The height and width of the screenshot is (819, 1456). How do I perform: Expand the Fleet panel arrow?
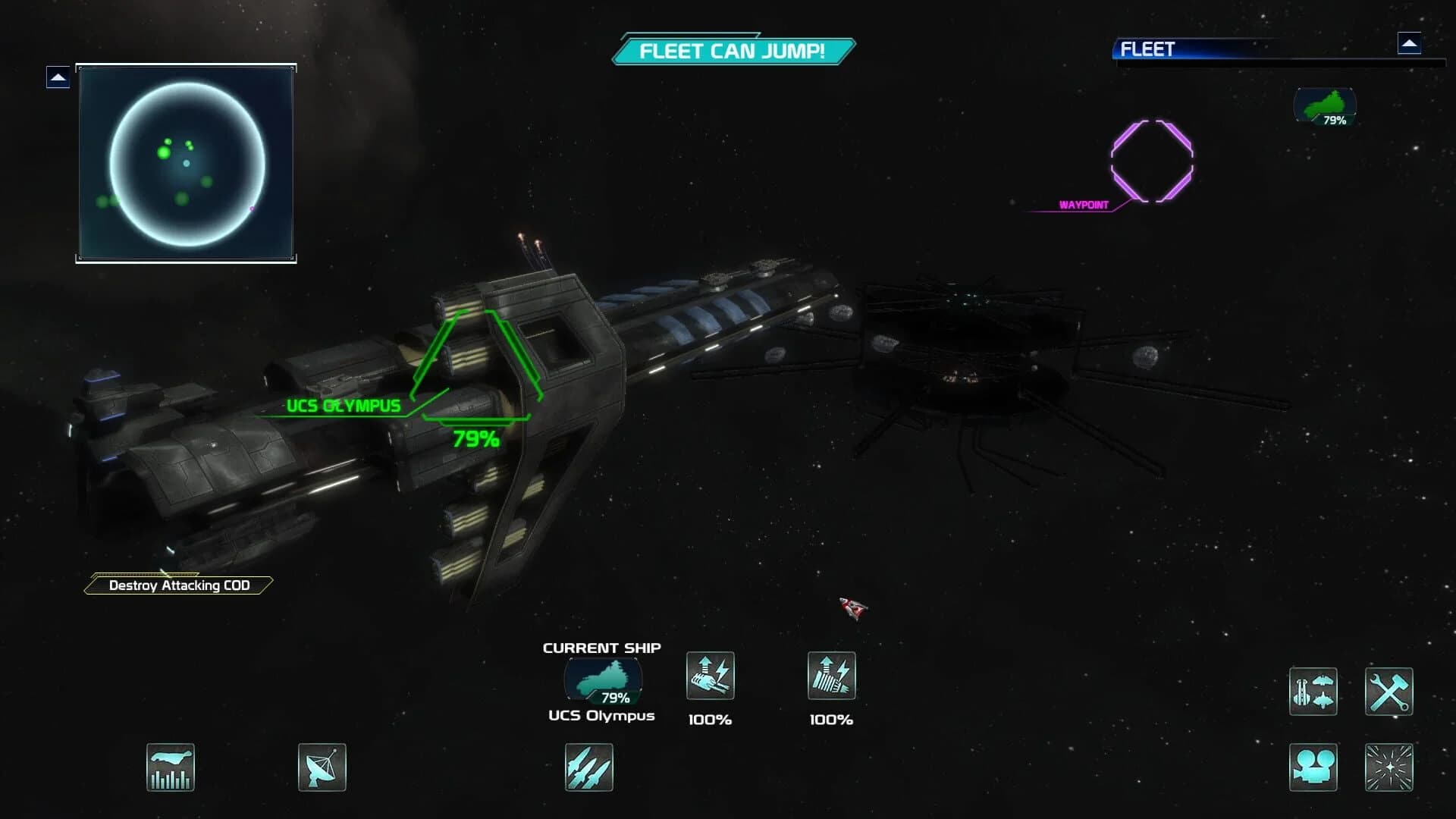coord(1409,44)
